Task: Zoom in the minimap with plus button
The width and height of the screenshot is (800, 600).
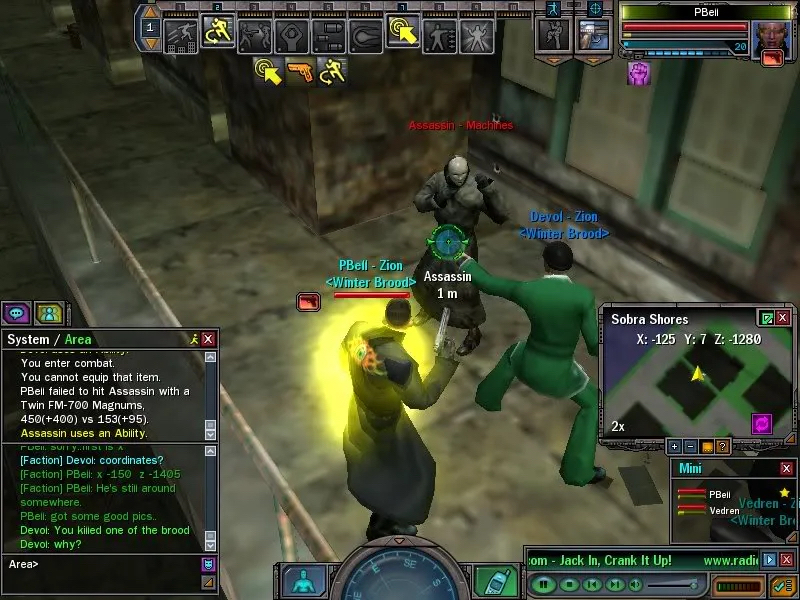Action: (x=675, y=446)
